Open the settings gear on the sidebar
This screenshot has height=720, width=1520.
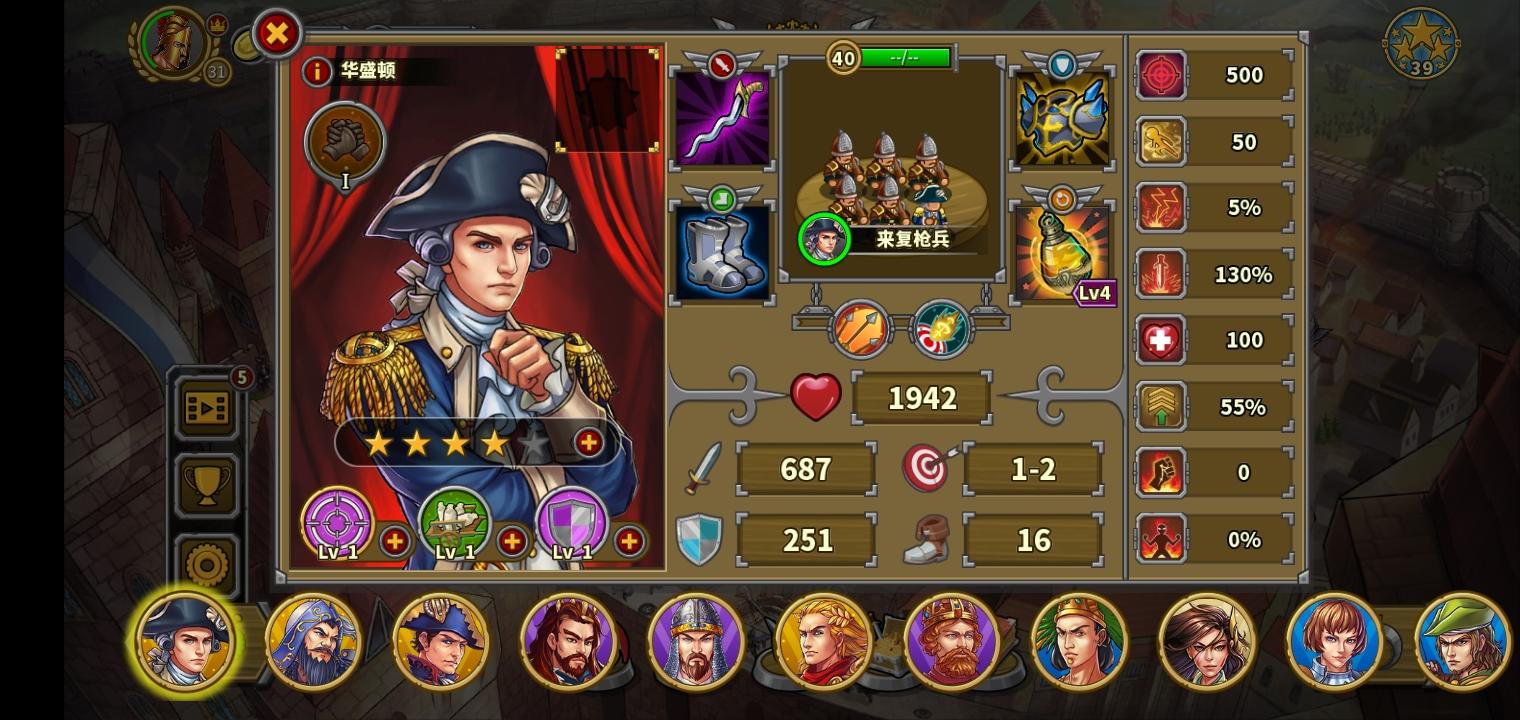click(207, 563)
